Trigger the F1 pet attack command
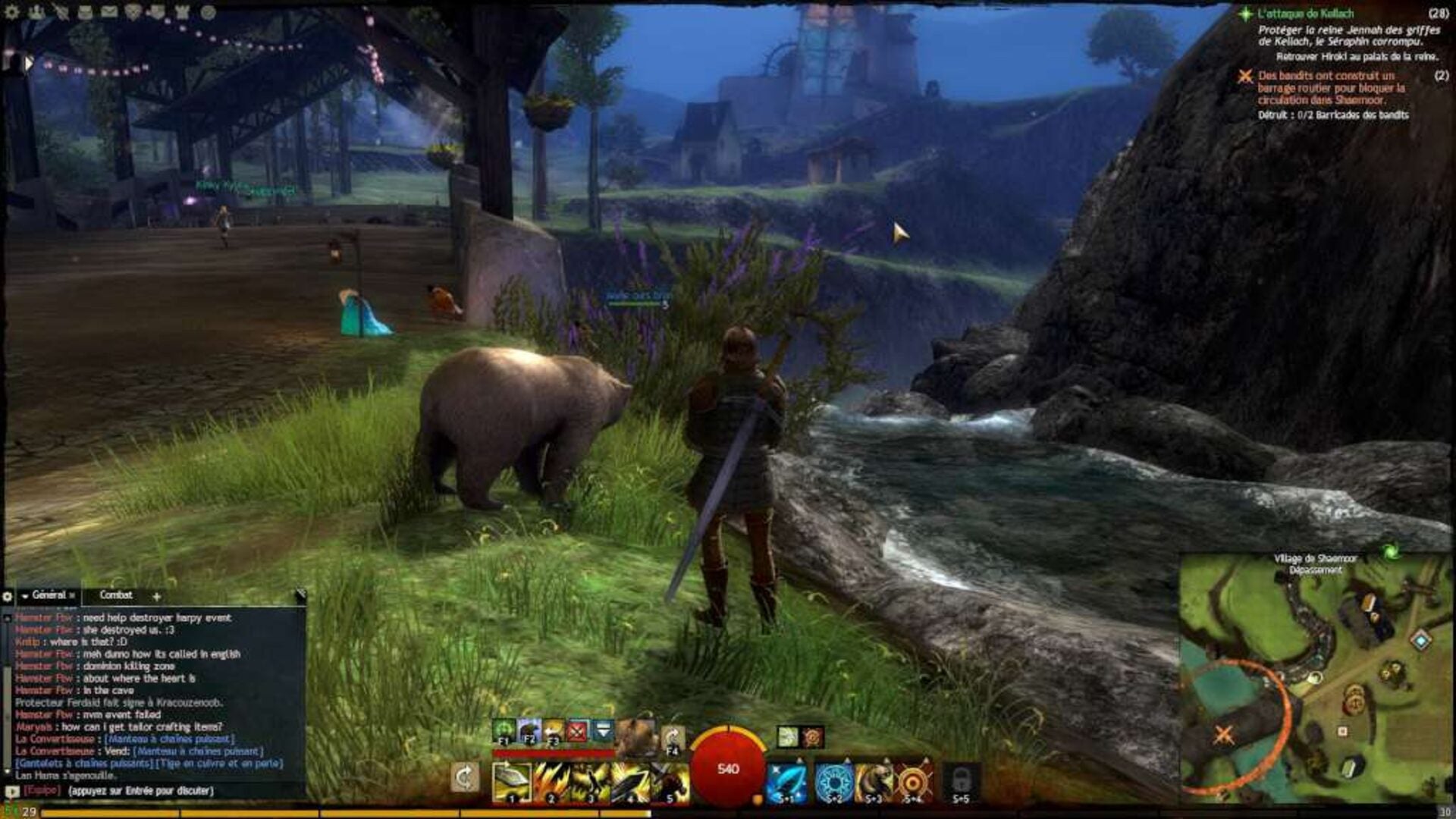 504,731
